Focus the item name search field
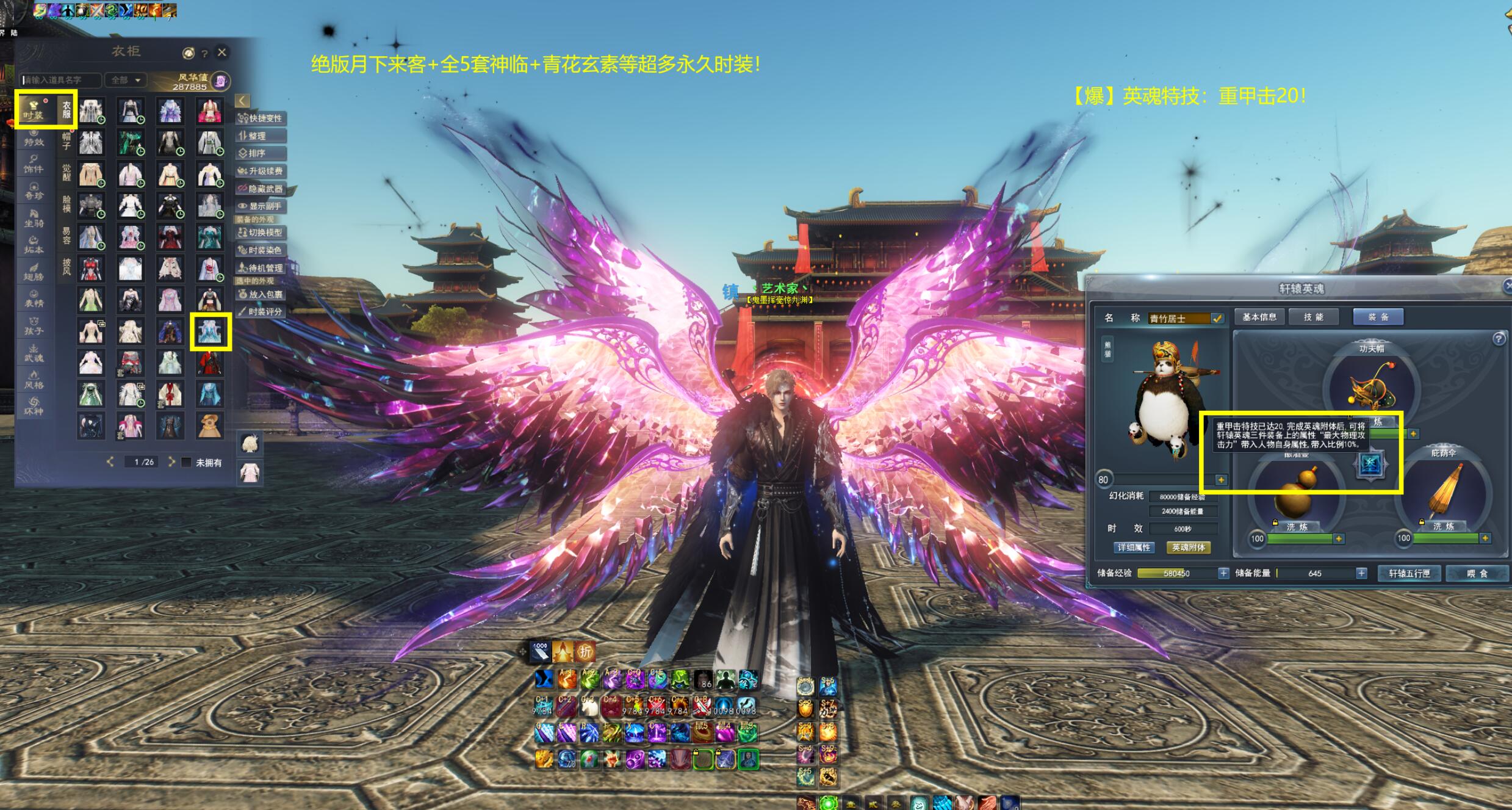Image resolution: width=1512 pixels, height=810 pixels. 61,80
